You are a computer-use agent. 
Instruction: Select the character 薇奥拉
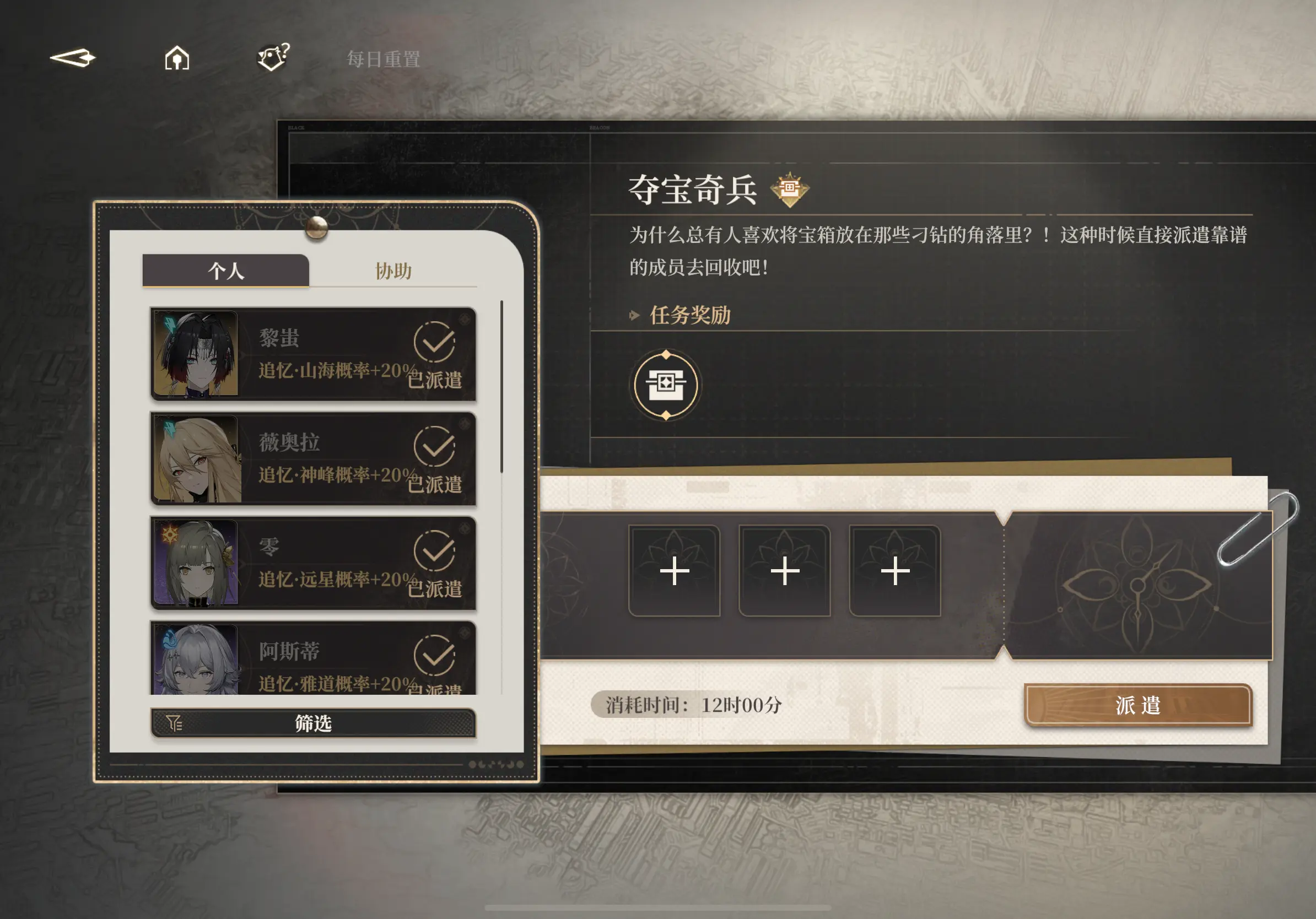(x=313, y=458)
